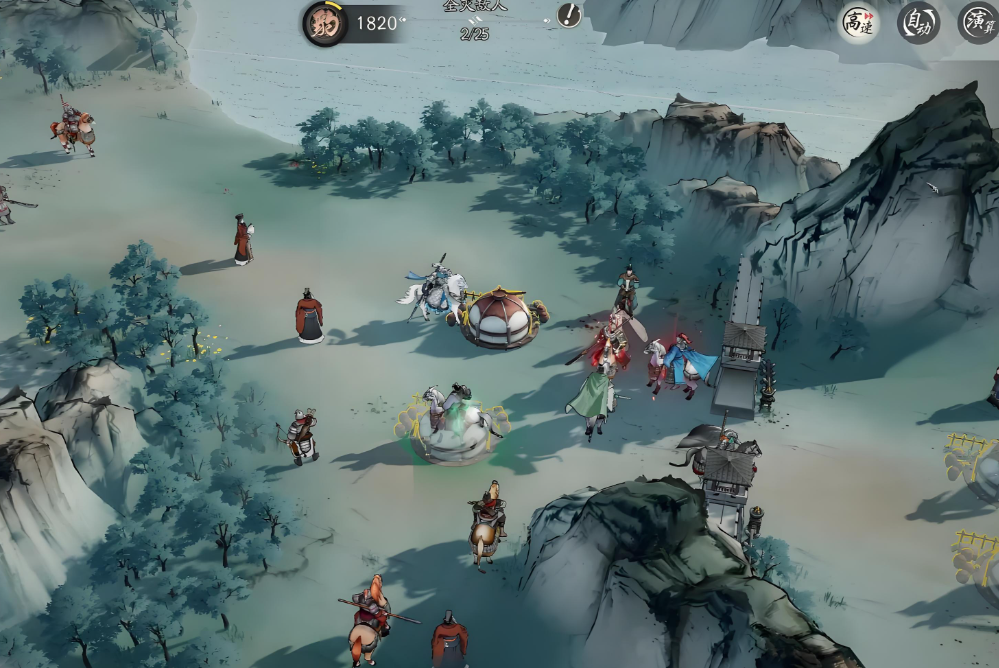
Task: Toggle the high-speed (高速) battle button
Action: click(x=858, y=22)
